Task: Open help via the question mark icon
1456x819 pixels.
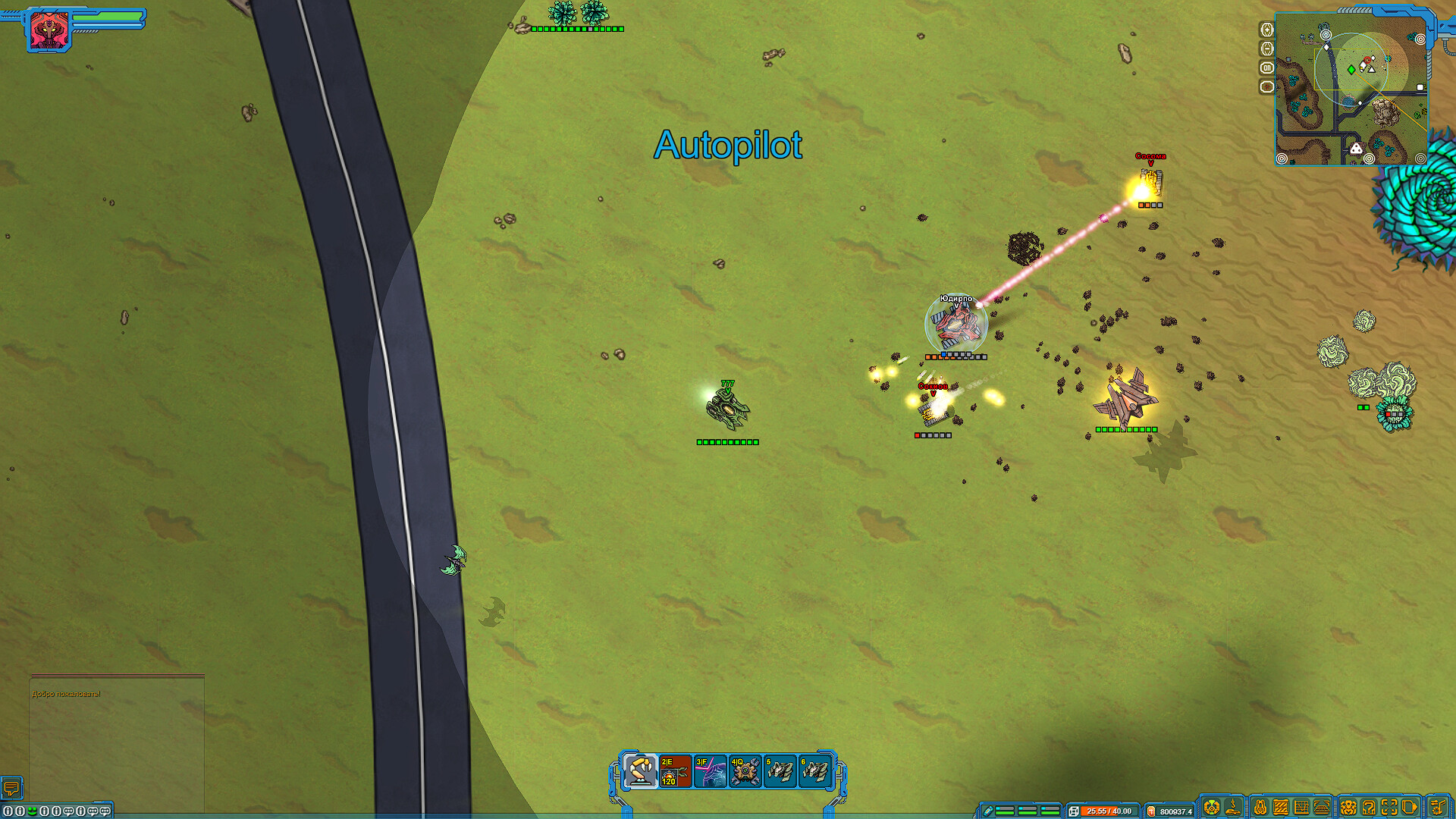Action: (x=1368, y=806)
